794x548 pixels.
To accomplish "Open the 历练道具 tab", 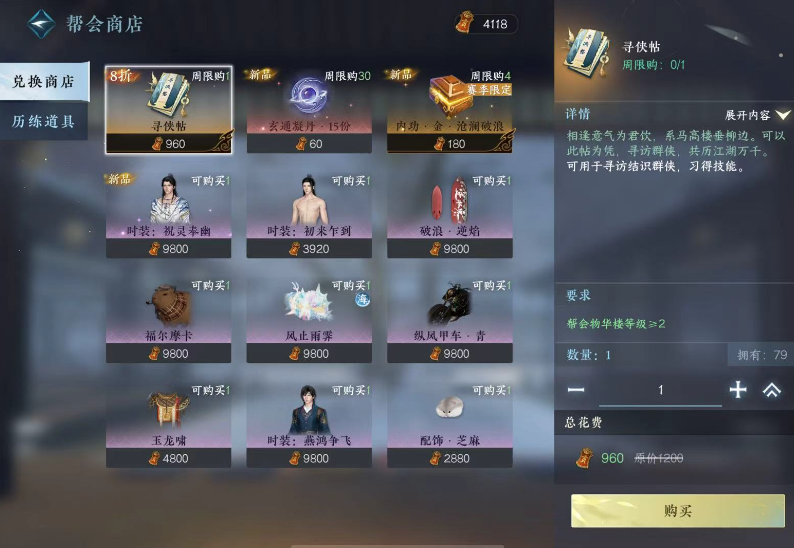I will (44, 121).
